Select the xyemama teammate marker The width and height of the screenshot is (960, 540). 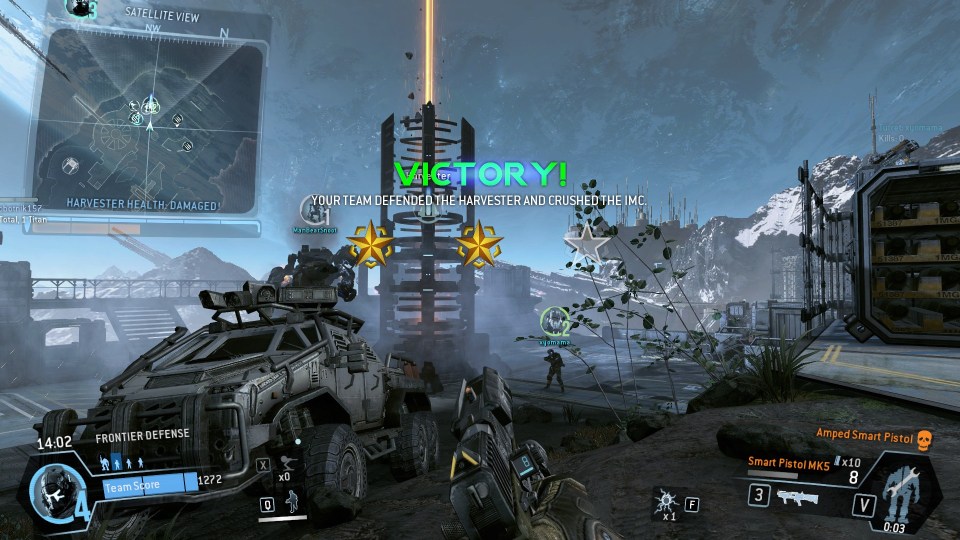(552, 322)
